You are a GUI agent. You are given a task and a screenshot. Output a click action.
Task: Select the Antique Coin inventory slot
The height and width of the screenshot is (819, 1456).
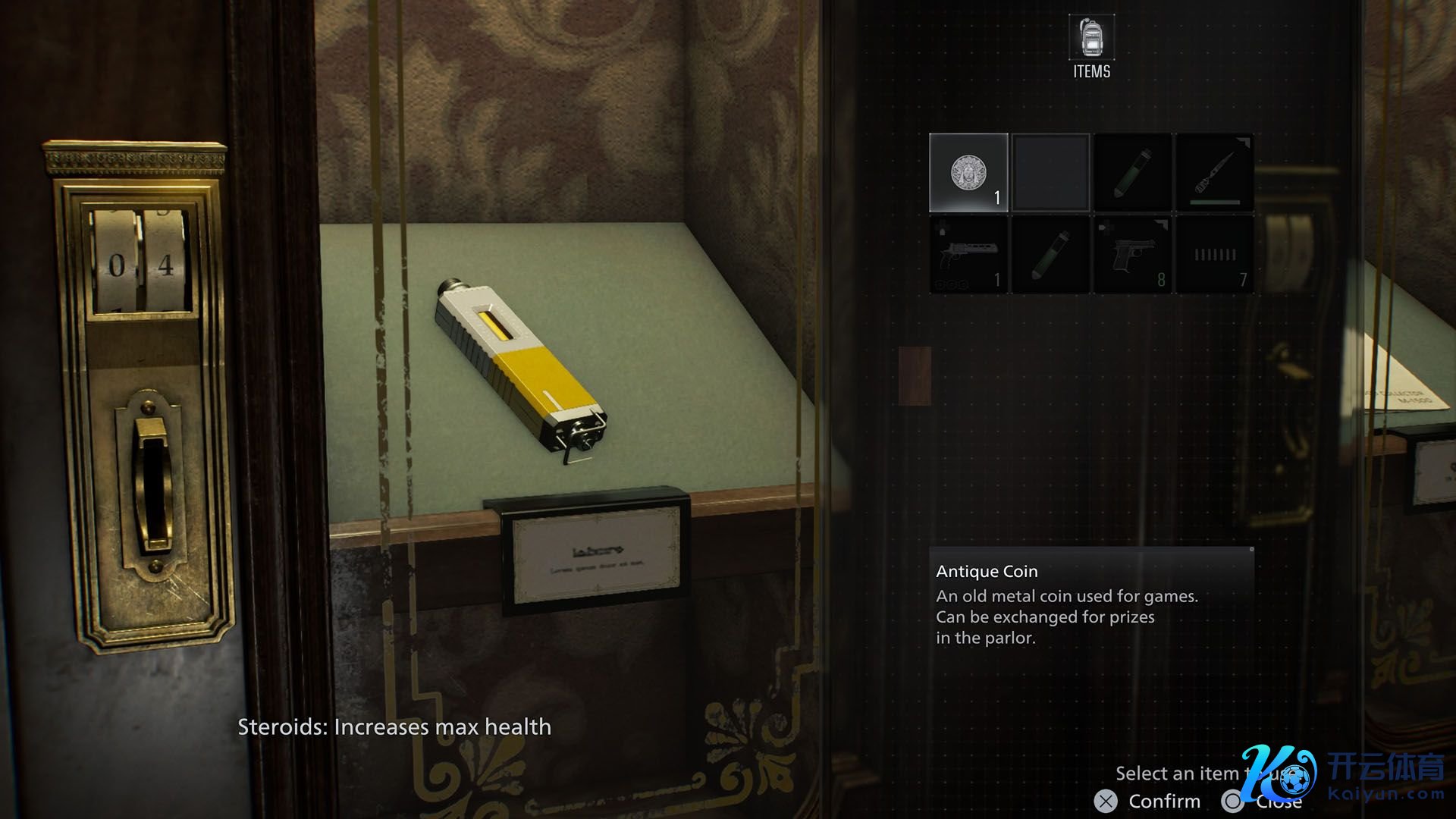click(x=968, y=172)
